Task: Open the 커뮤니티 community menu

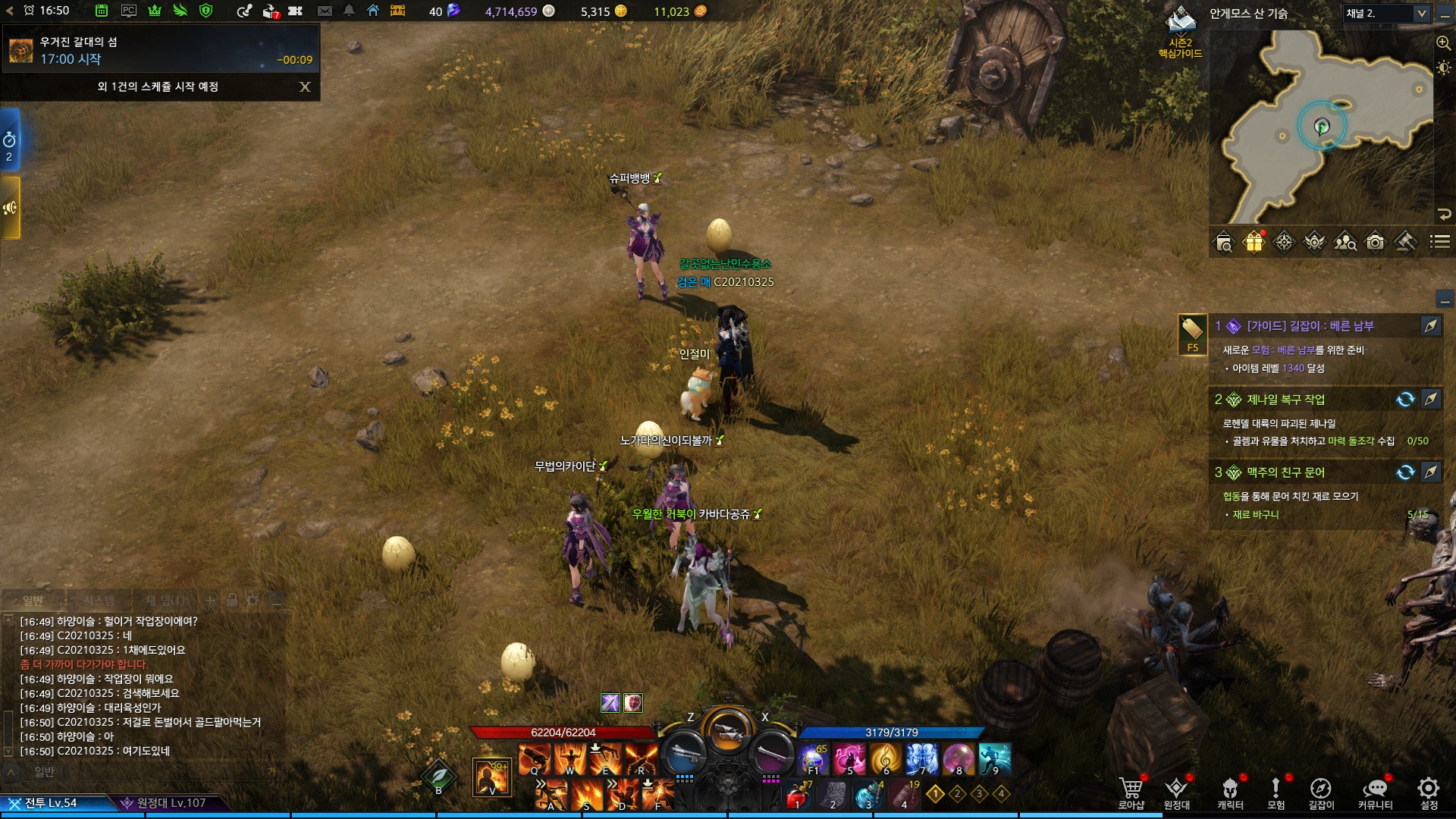Action: [1375, 792]
